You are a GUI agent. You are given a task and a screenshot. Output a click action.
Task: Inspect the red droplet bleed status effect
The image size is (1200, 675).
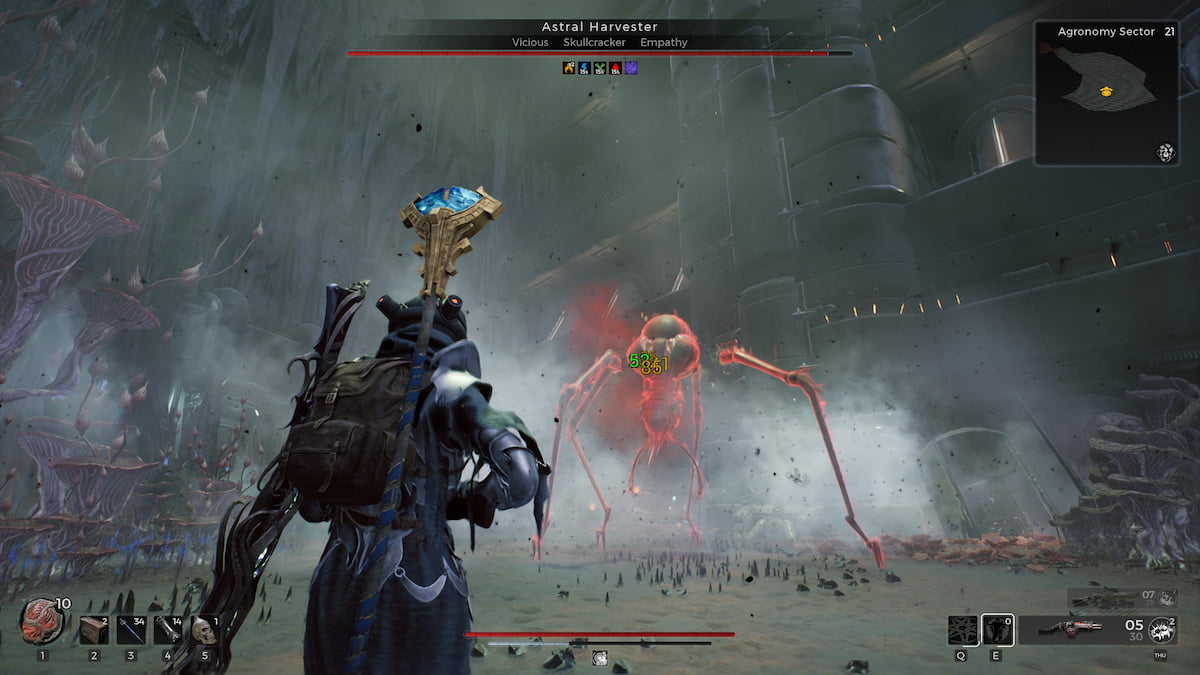(615, 68)
